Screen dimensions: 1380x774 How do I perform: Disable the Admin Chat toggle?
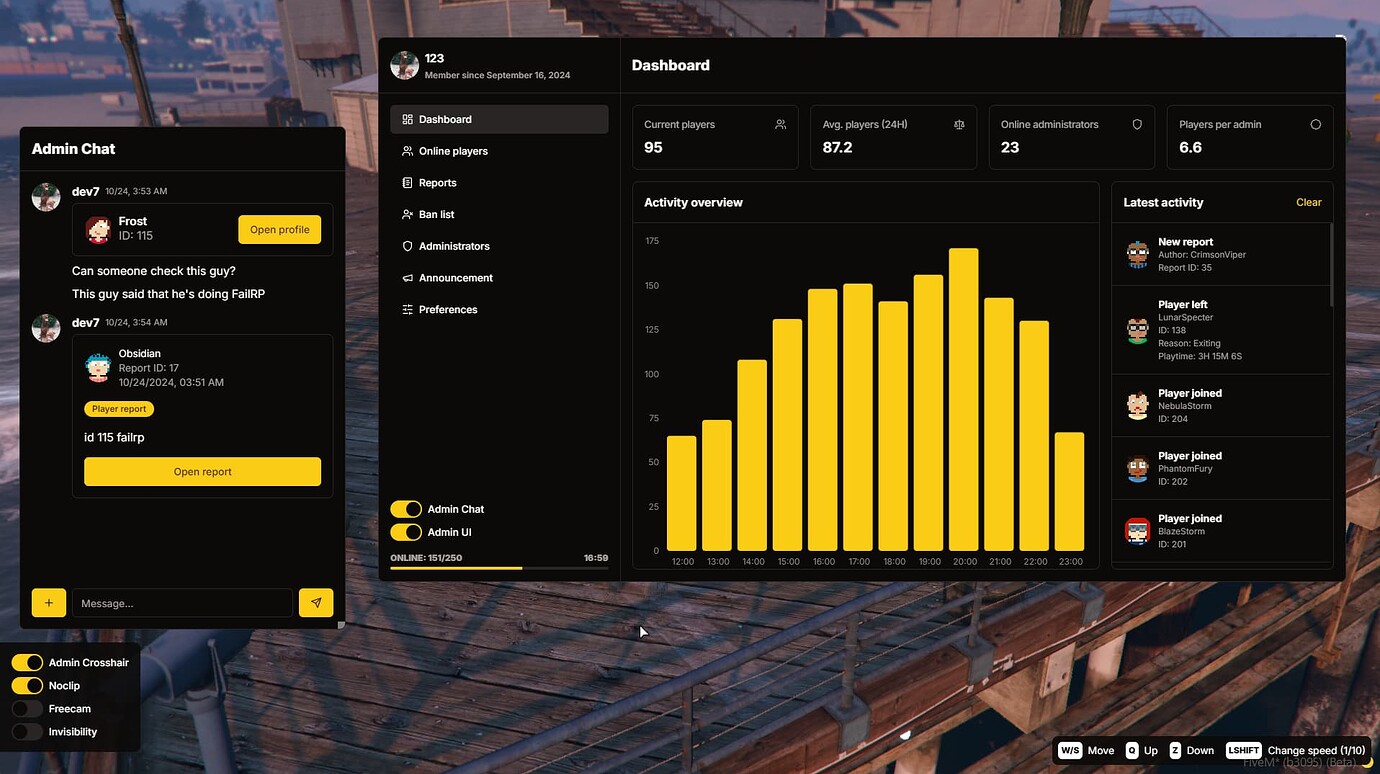(406, 508)
